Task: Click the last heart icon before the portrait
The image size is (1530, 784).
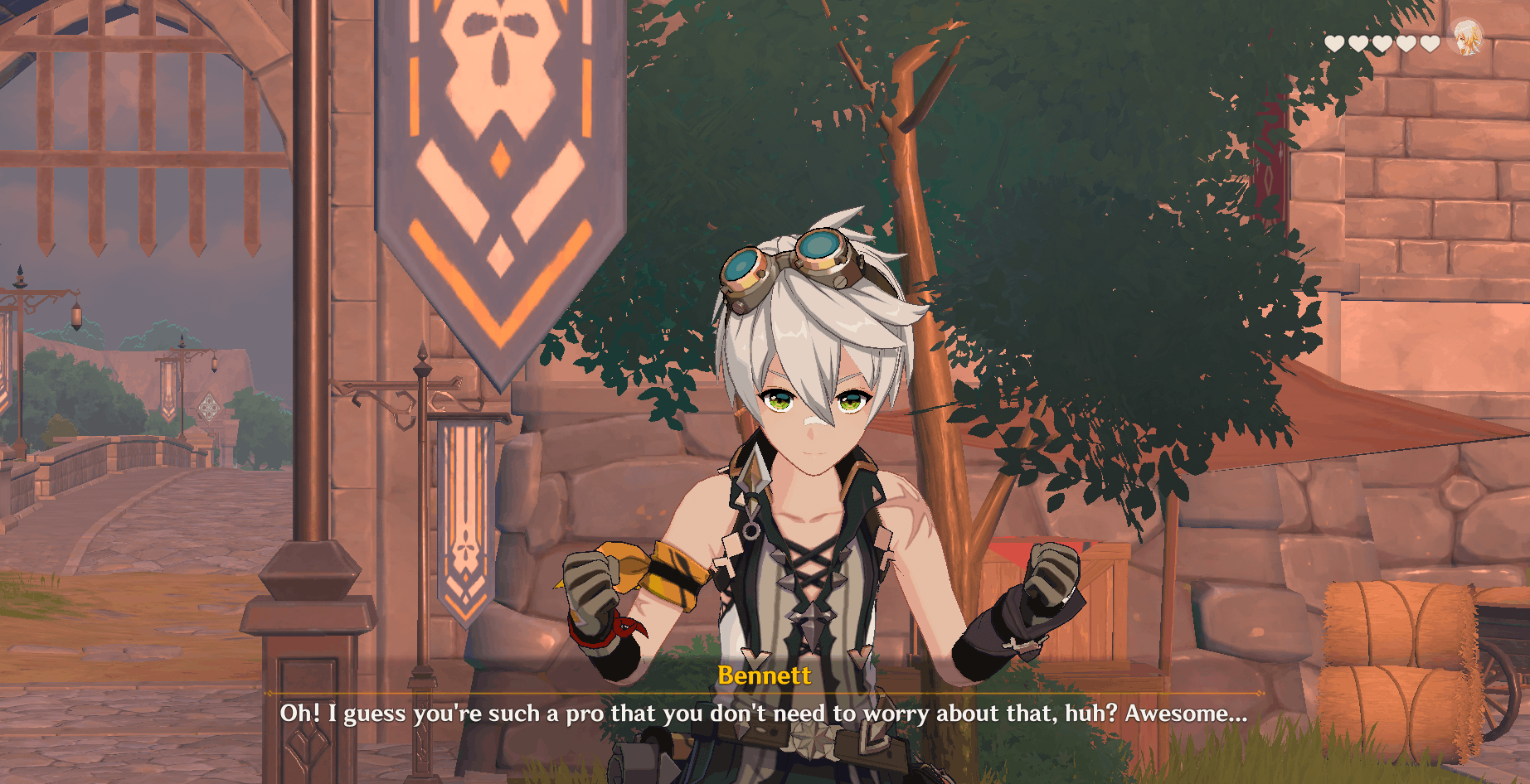Action: tap(1430, 43)
